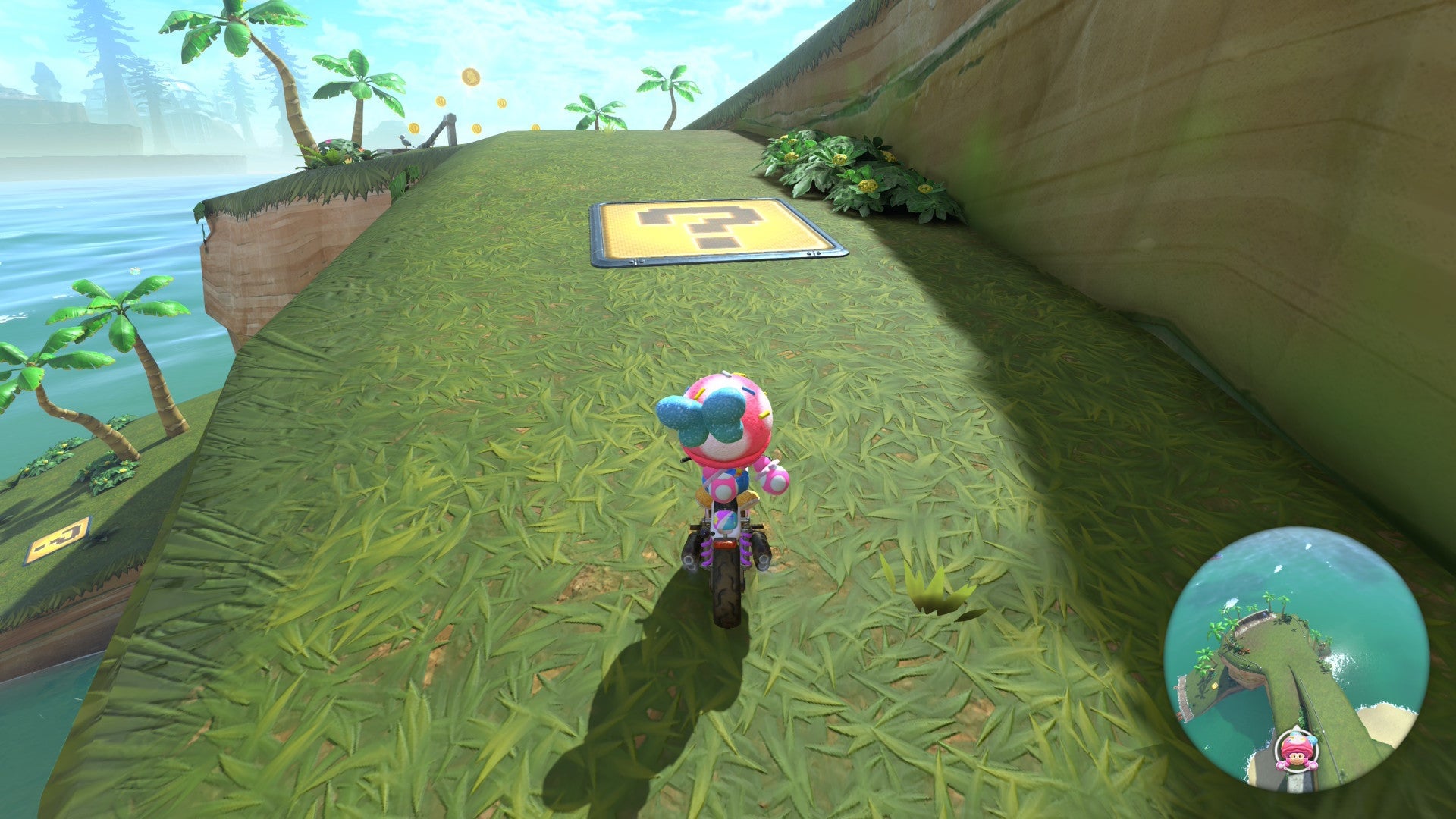Click the coin floating near the slope crest
The width and height of the screenshot is (1456, 819).
click(535, 127)
